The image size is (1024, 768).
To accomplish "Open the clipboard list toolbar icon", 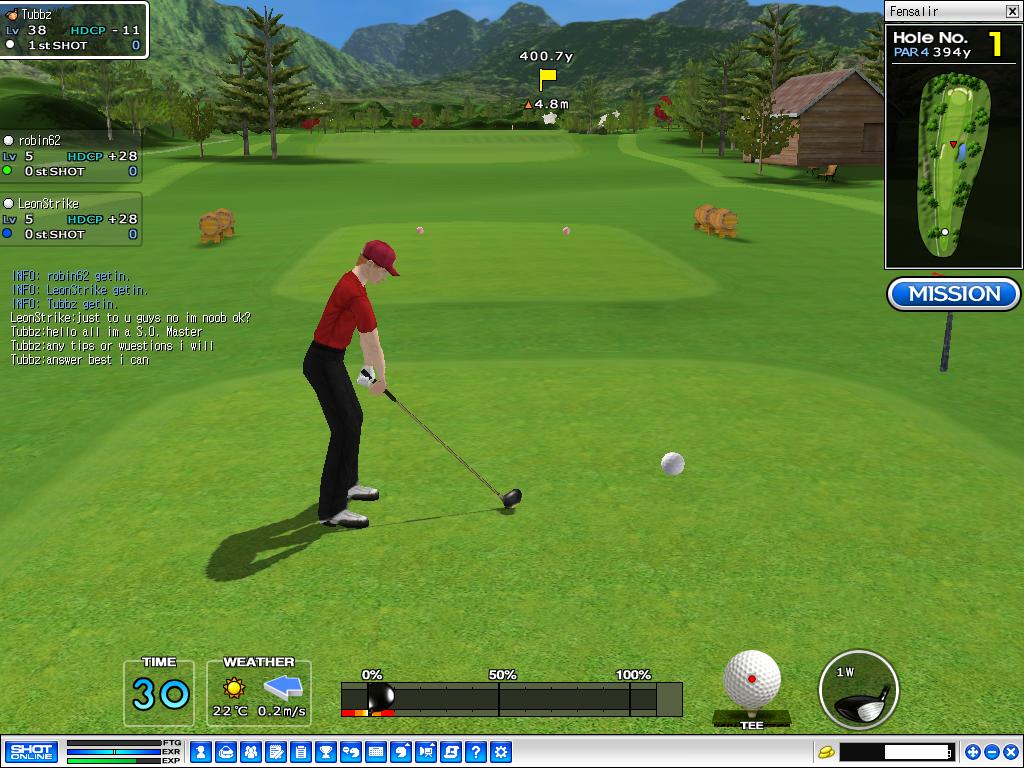I will tap(301, 752).
